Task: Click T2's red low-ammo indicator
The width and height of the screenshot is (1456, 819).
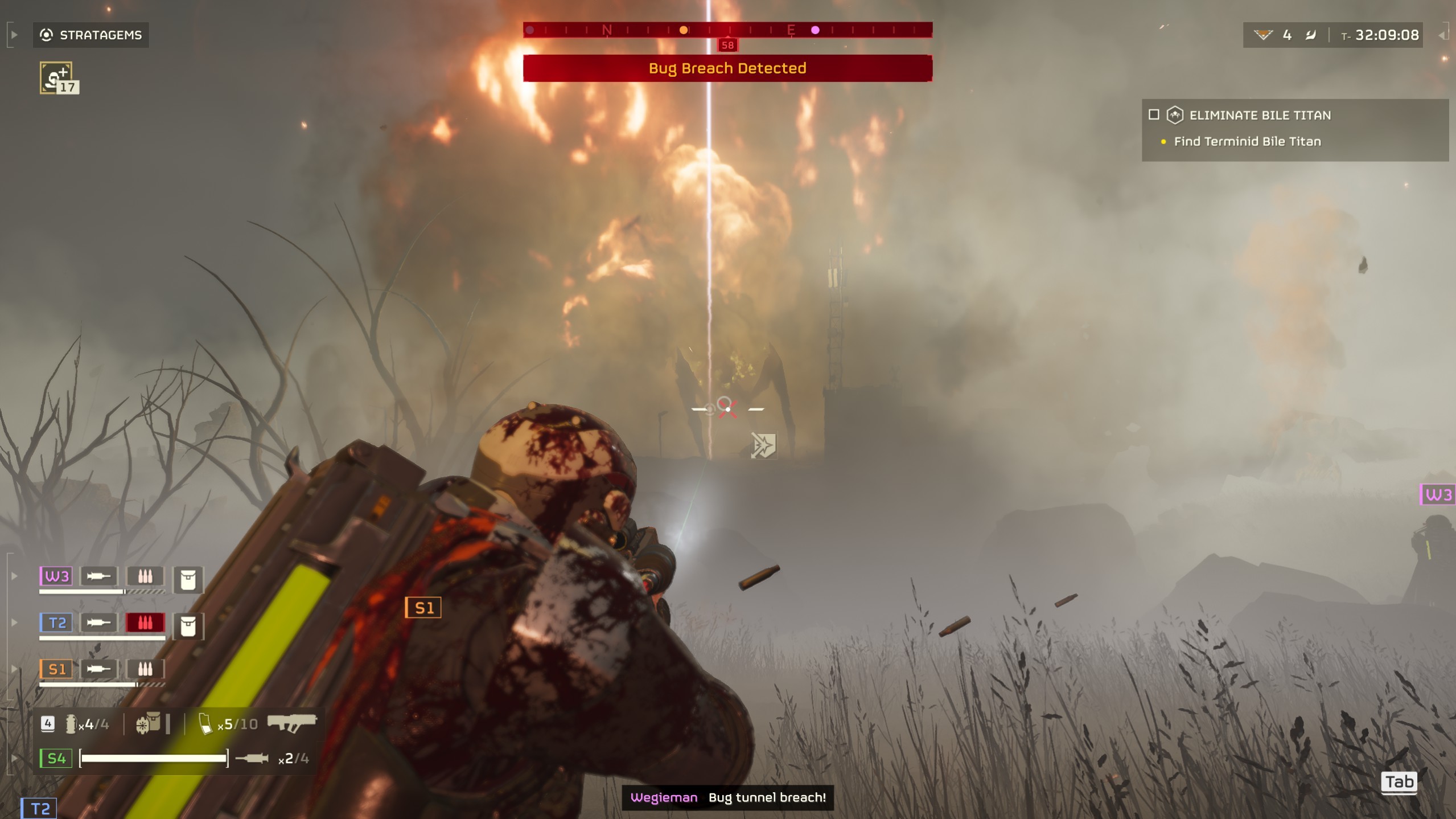Action: (145, 623)
